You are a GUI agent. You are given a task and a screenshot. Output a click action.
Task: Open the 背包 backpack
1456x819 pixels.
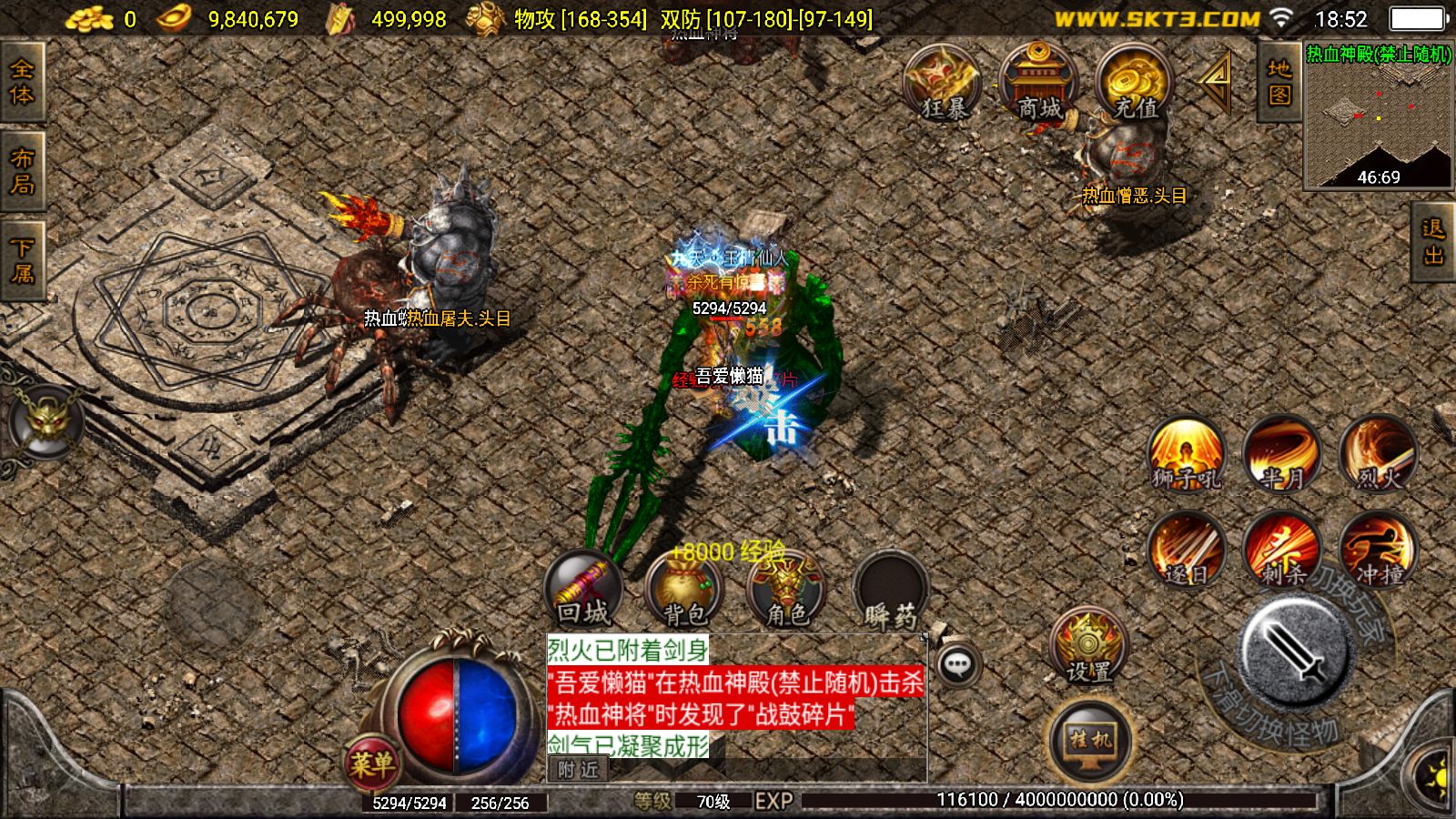[684, 590]
